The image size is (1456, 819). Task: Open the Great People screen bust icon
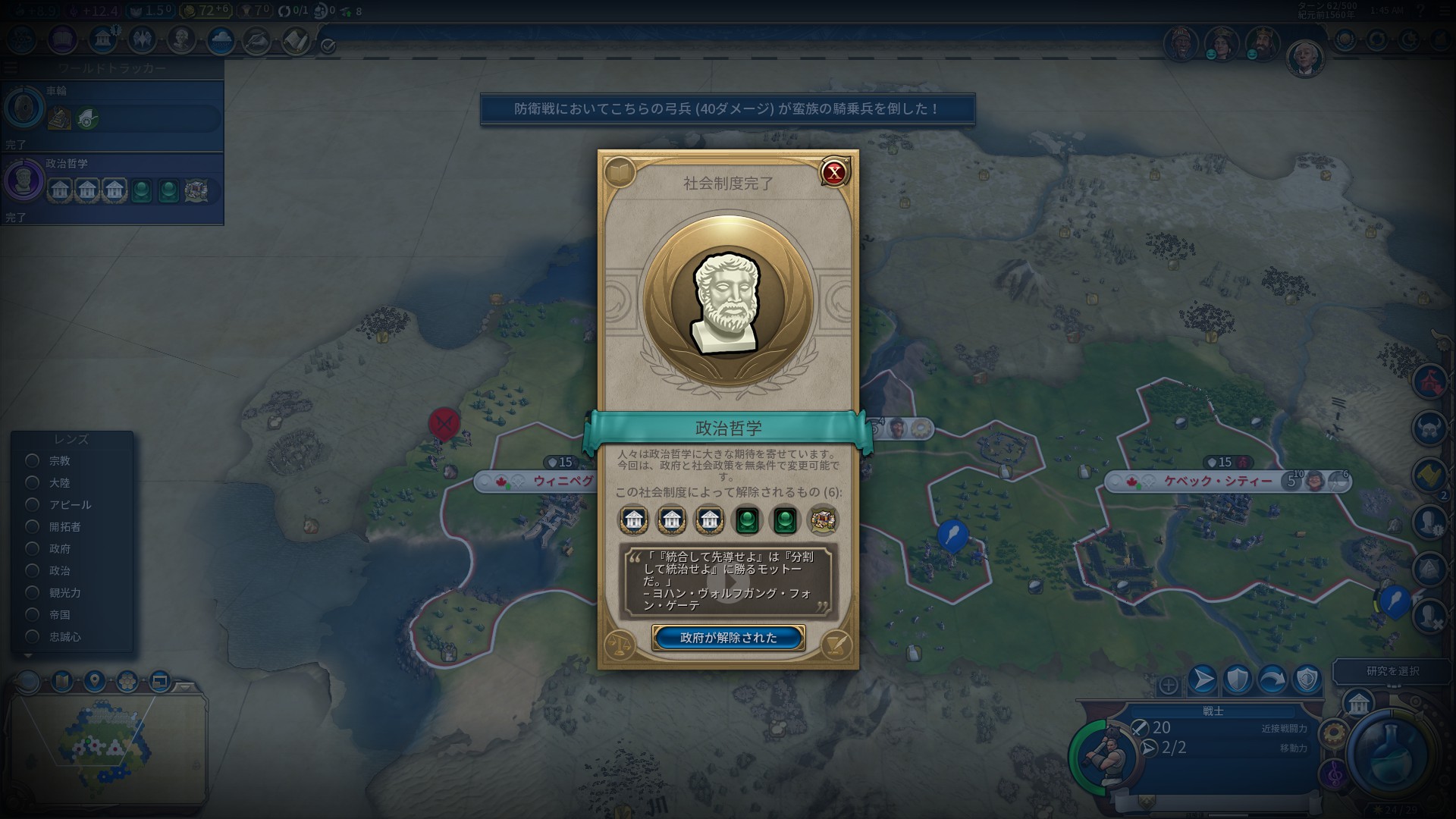180,40
